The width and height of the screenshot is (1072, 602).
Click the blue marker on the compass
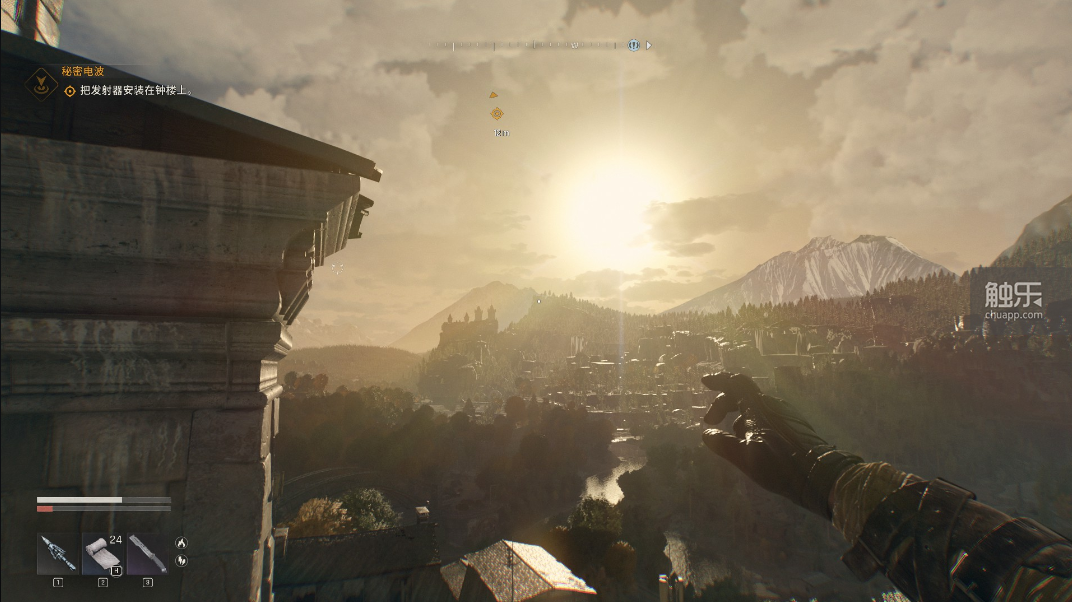(x=633, y=45)
